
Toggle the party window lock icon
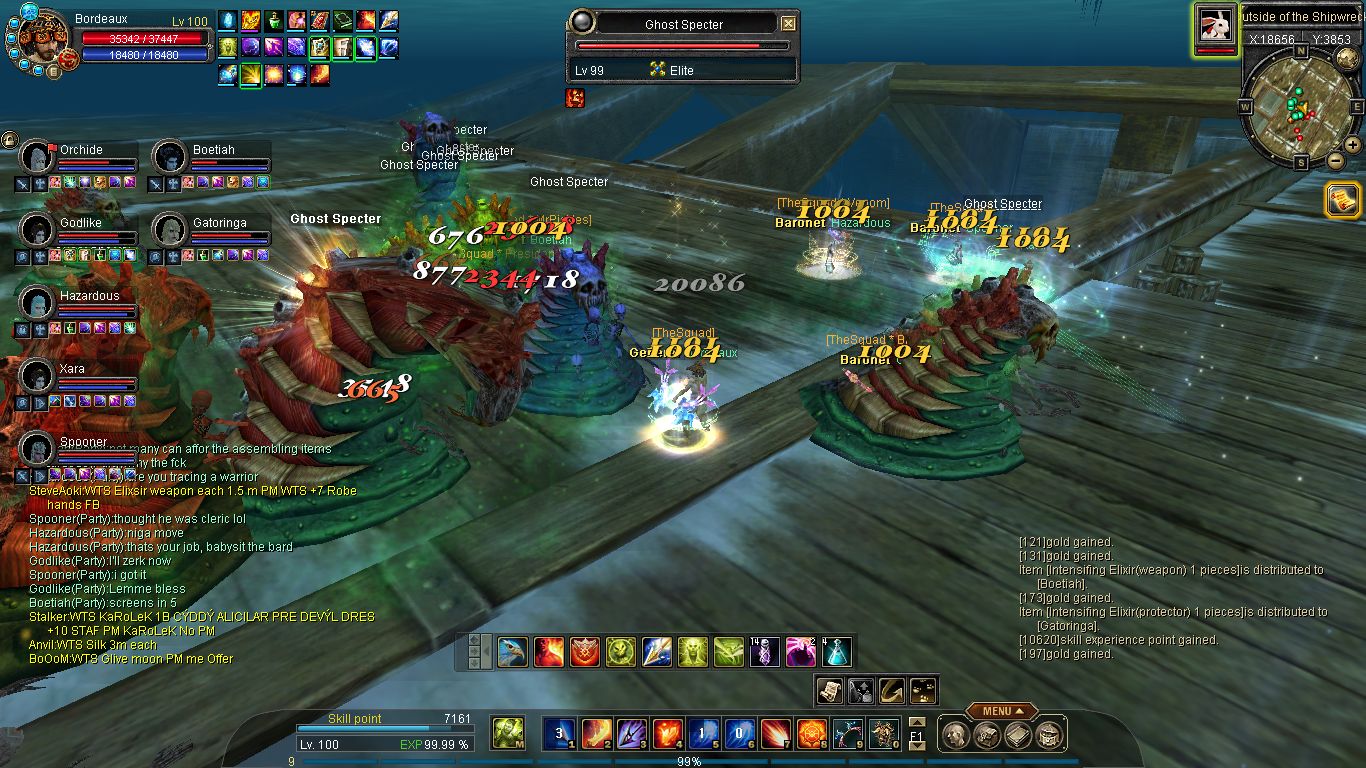(9, 139)
